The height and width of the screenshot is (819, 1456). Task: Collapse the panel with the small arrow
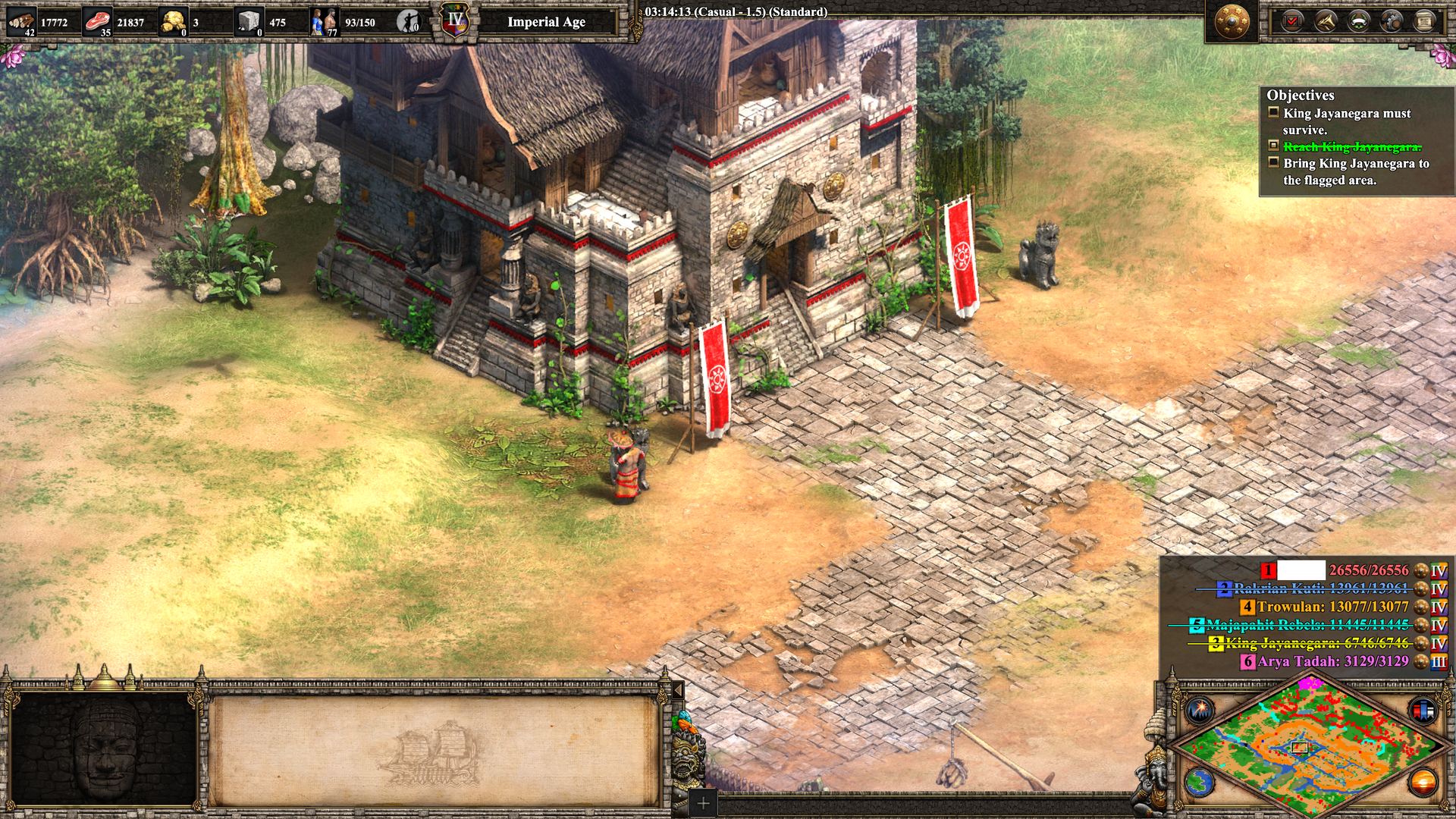[678, 689]
